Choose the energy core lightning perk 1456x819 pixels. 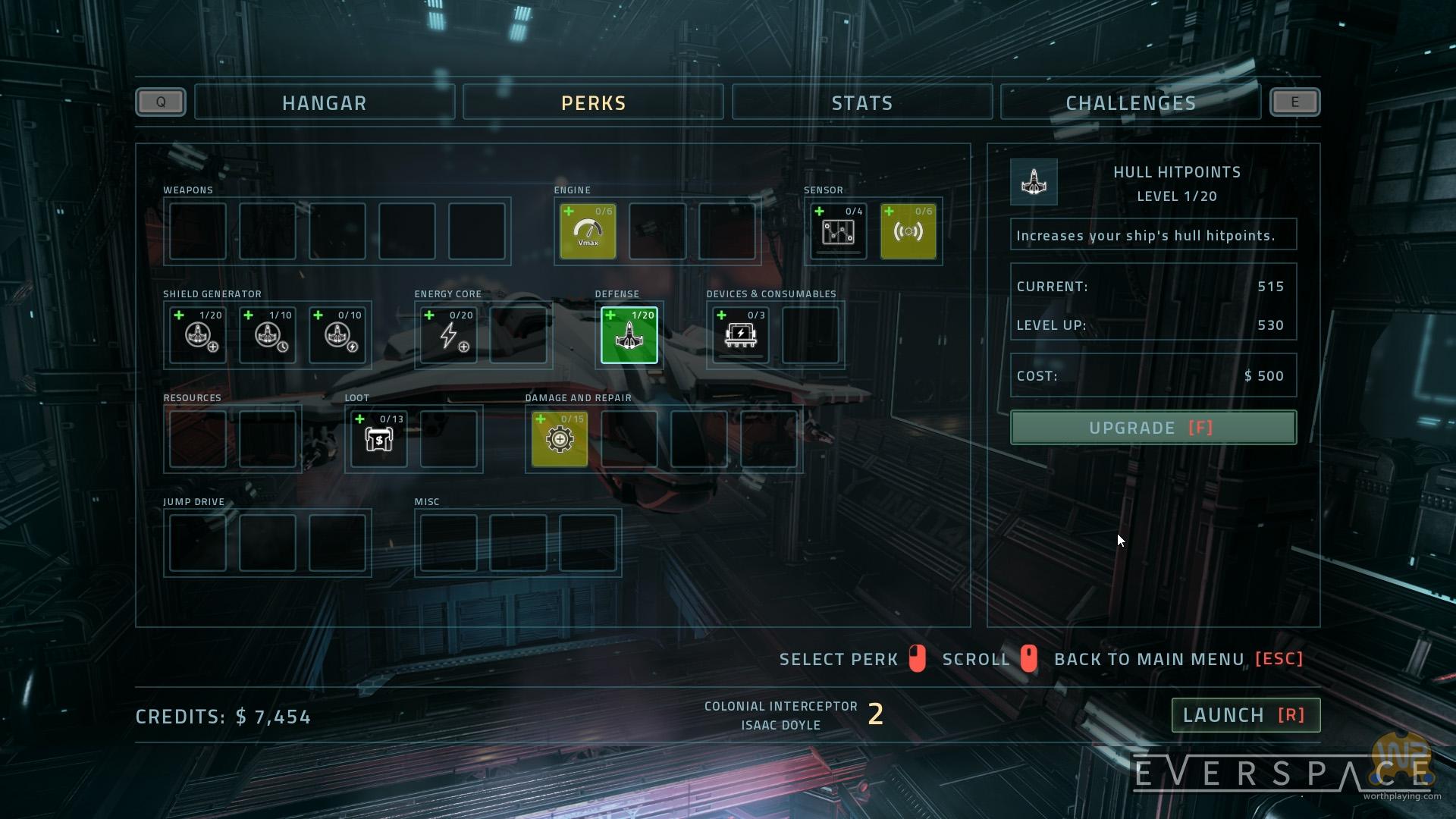(x=449, y=335)
